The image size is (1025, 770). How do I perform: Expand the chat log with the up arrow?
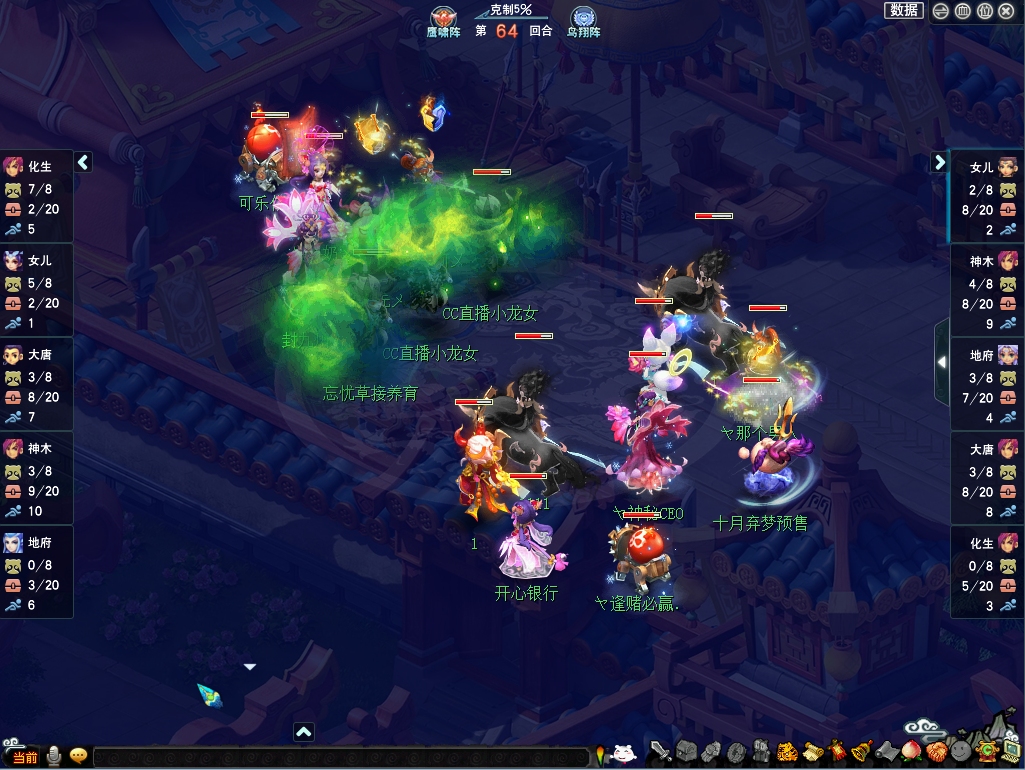click(x=304, y=732)
